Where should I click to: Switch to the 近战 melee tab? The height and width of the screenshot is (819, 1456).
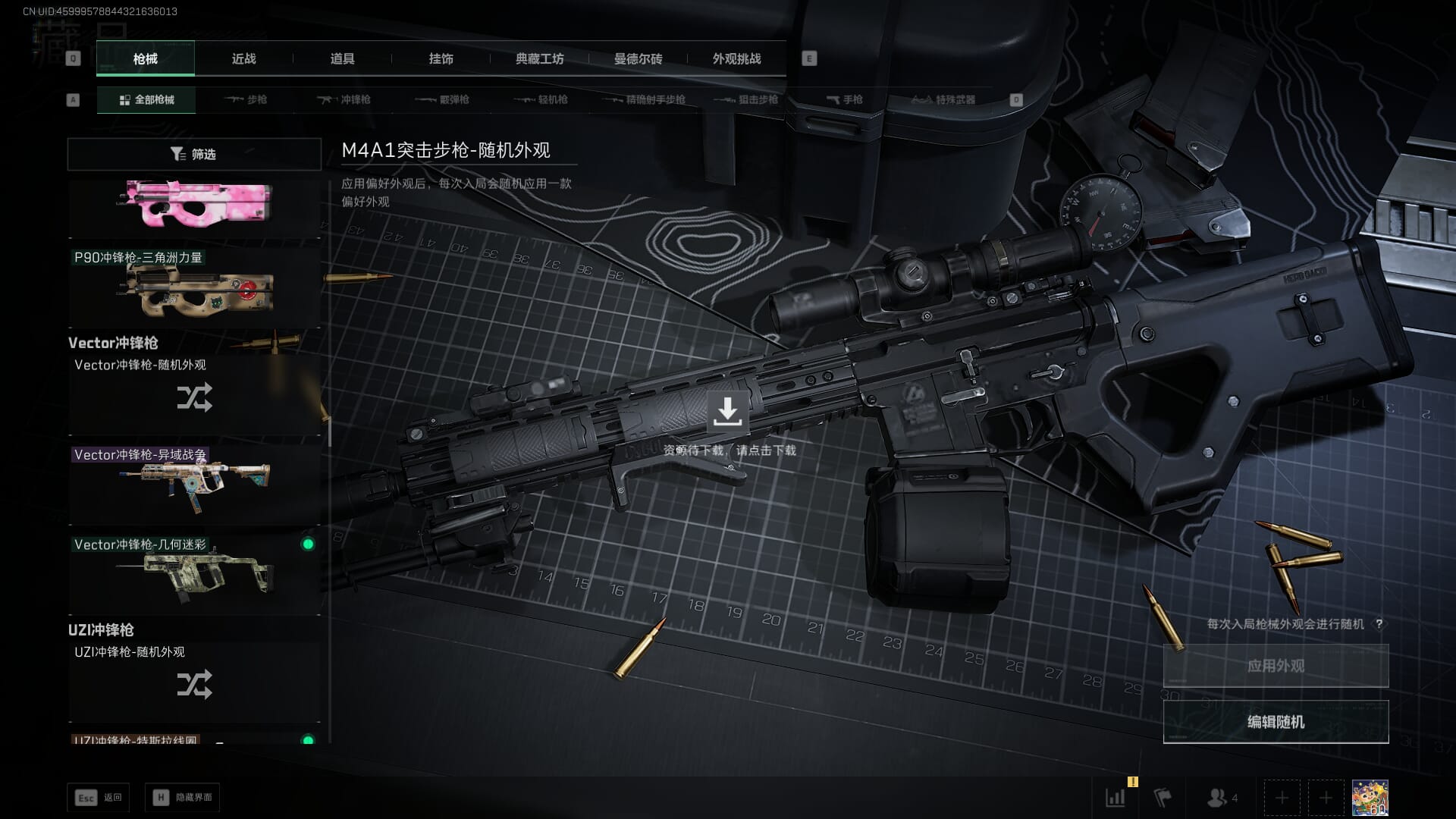tap(243, 59)
